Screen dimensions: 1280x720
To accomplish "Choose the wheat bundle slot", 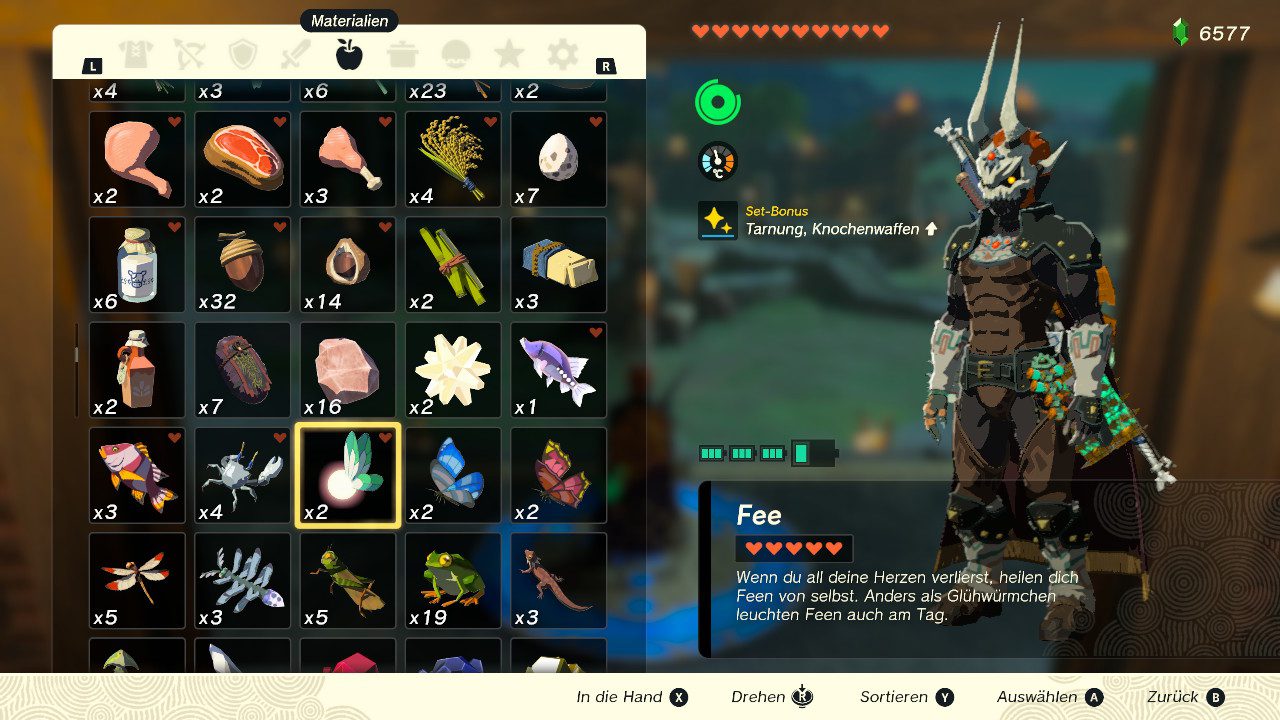I will coord(453,159).
